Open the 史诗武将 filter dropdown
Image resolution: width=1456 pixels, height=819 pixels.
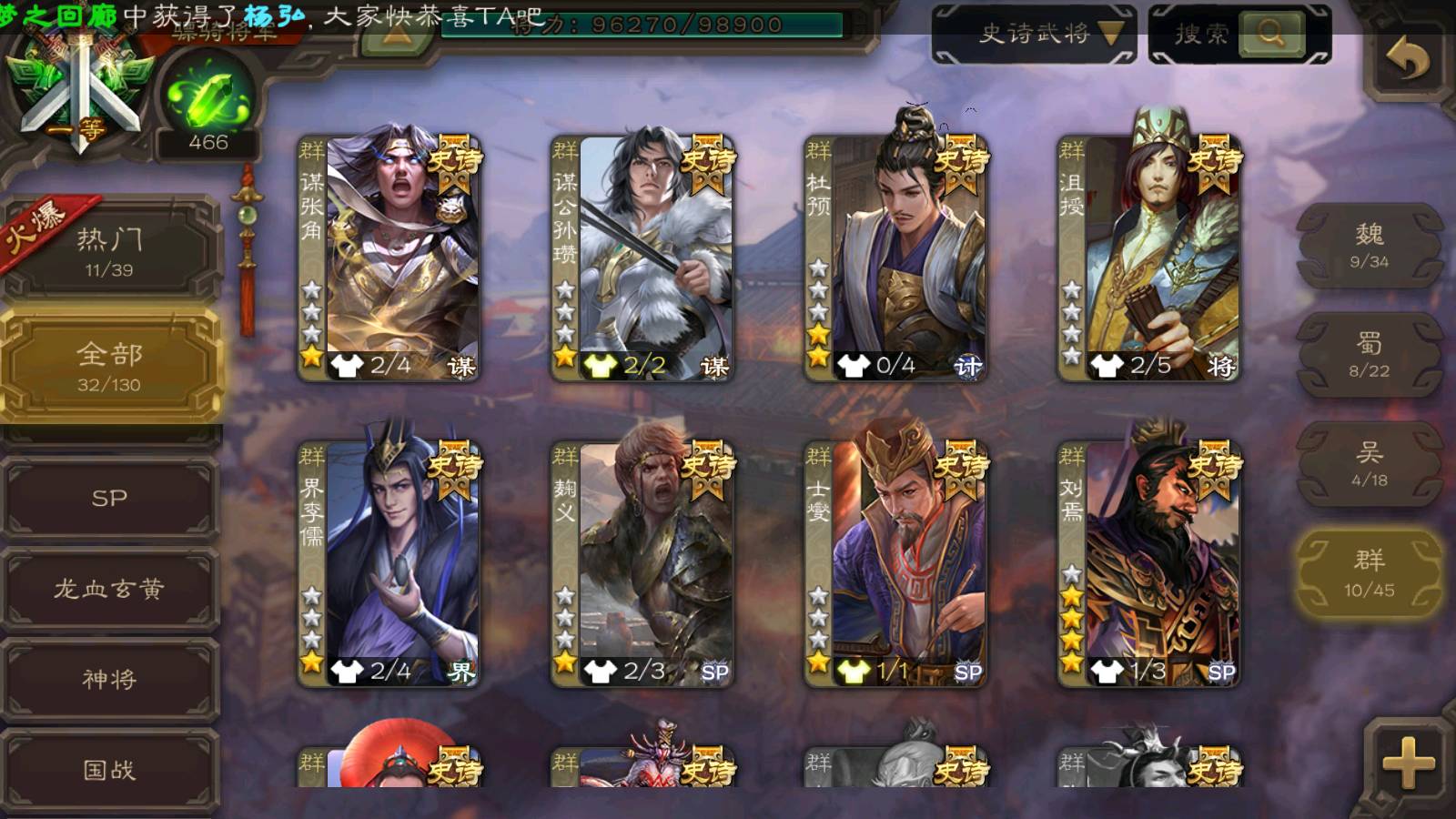[1034, 35]
